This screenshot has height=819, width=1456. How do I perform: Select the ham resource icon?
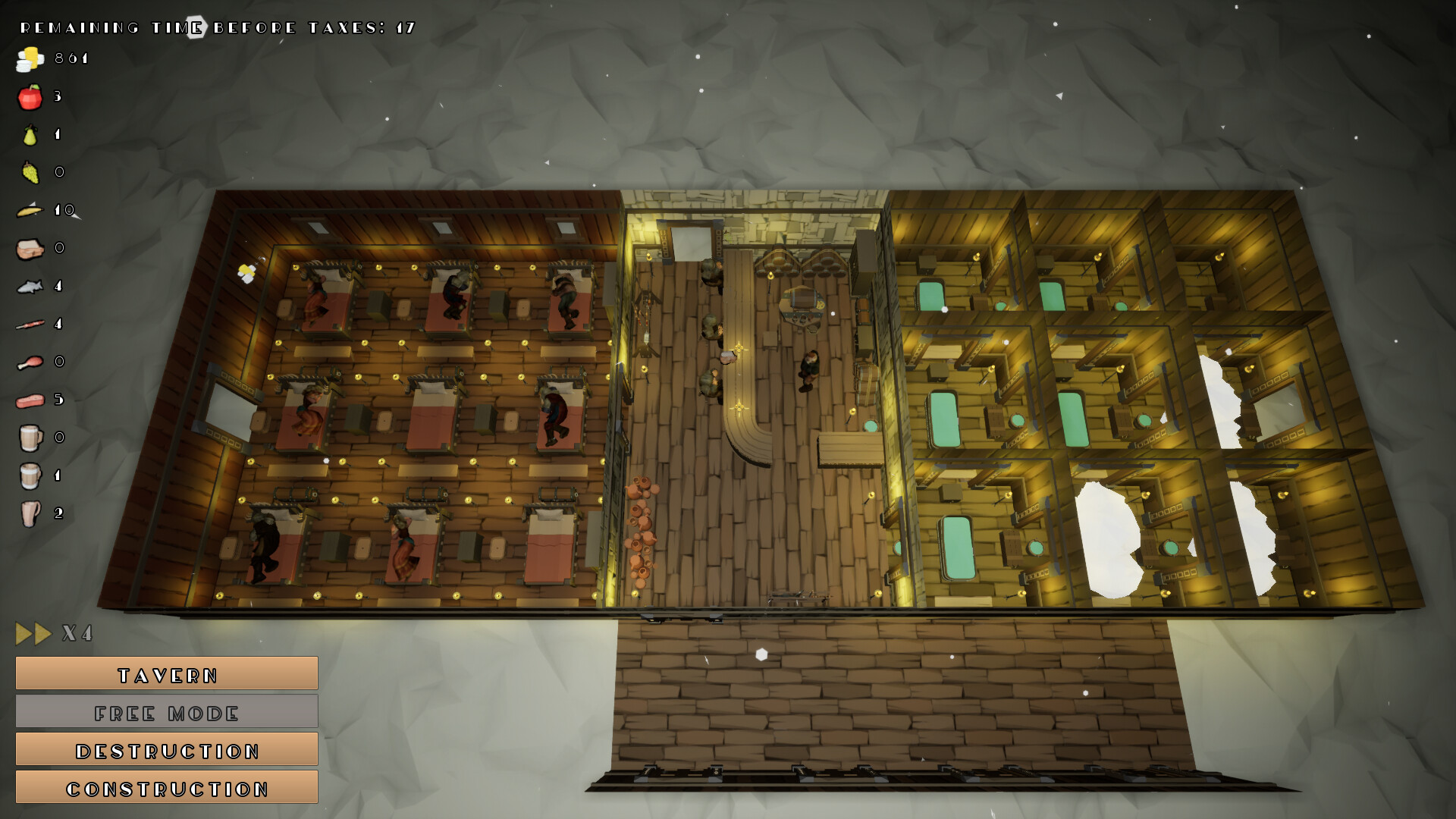[29, 400]
